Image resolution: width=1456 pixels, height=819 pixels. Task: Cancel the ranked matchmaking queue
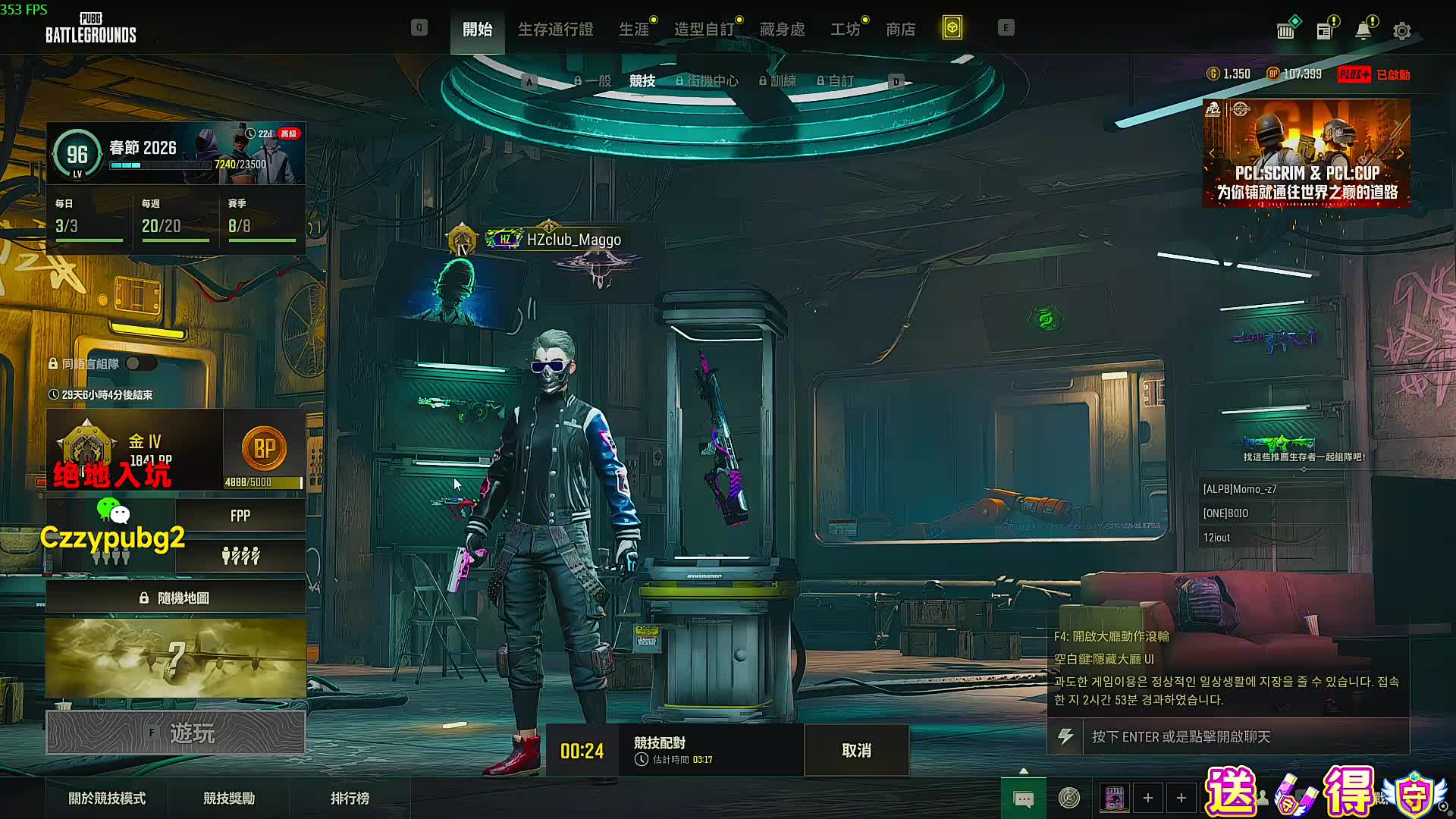tap(856, 750)
